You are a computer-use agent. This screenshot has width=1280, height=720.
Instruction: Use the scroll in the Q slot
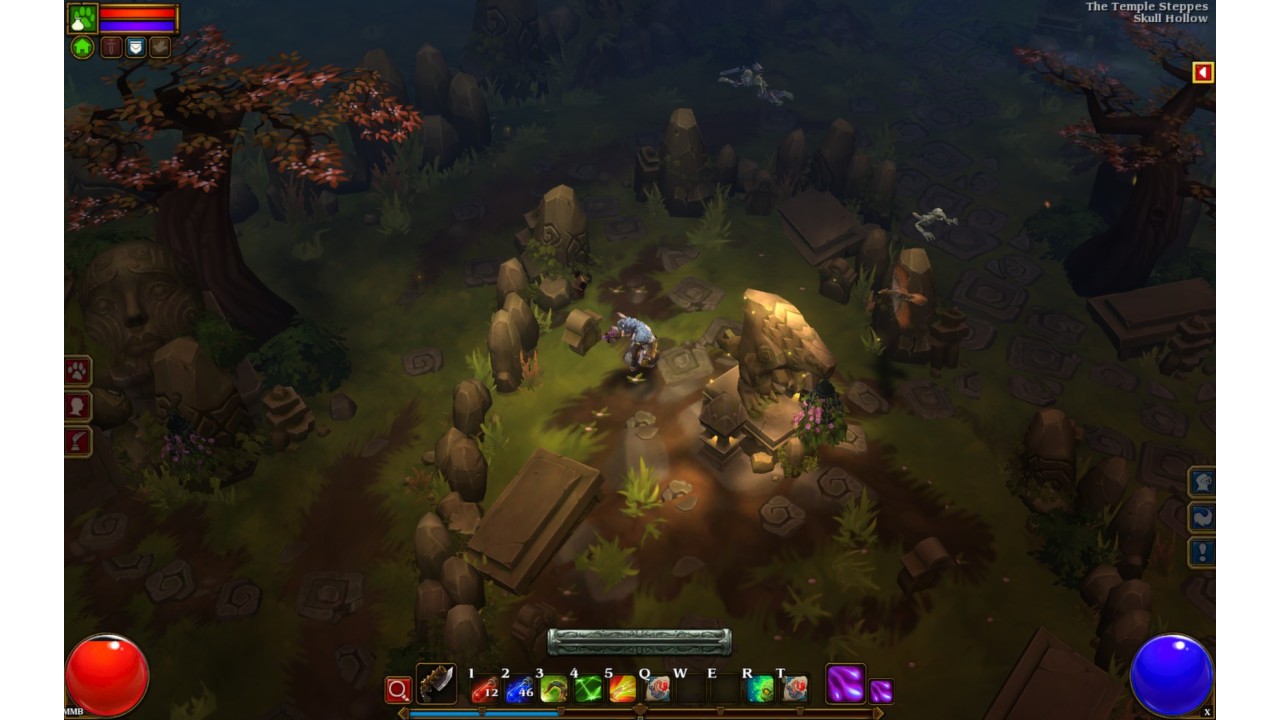[x=656, y=688]
